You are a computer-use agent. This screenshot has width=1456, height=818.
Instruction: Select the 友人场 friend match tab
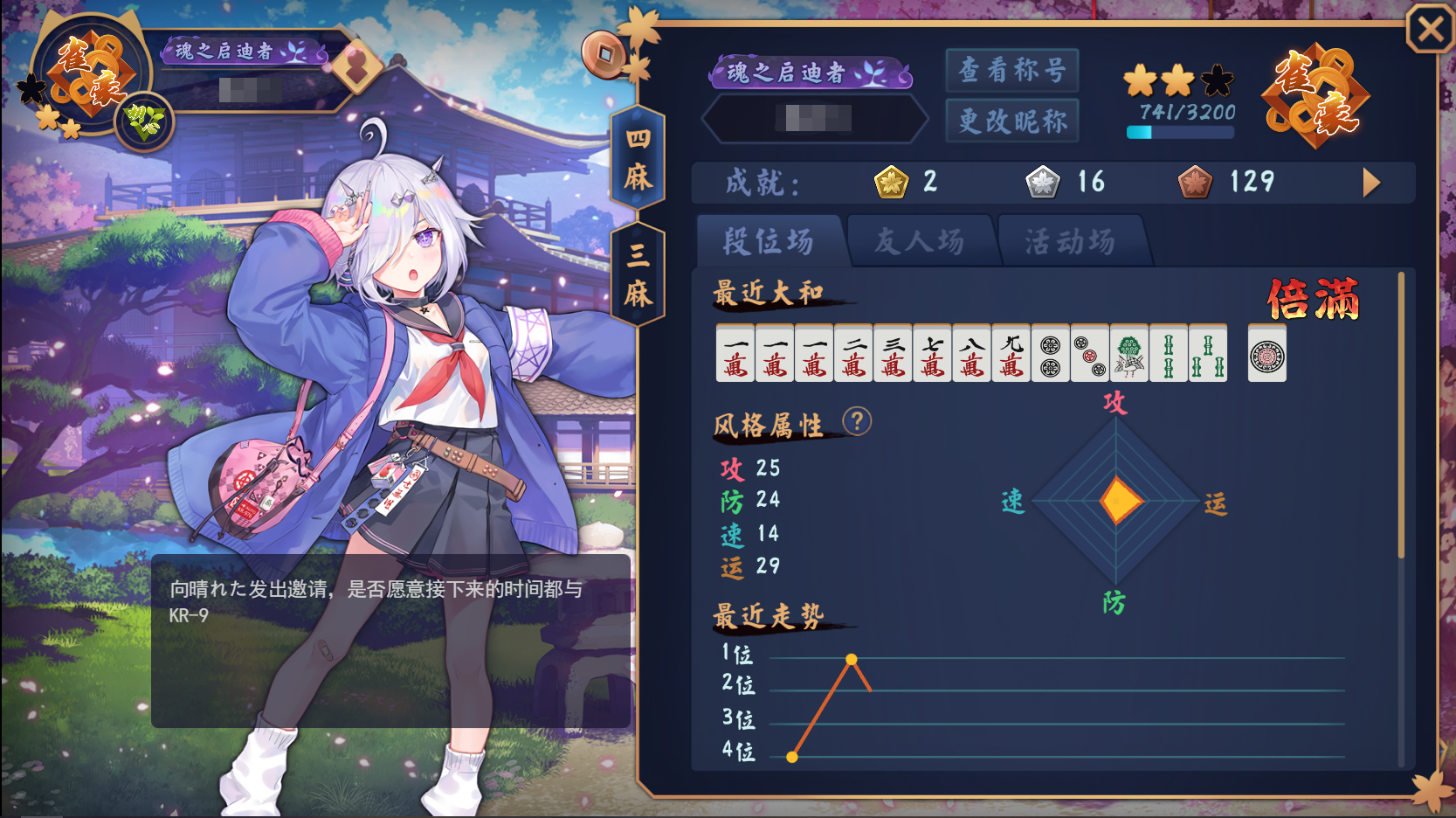point(919,241)
